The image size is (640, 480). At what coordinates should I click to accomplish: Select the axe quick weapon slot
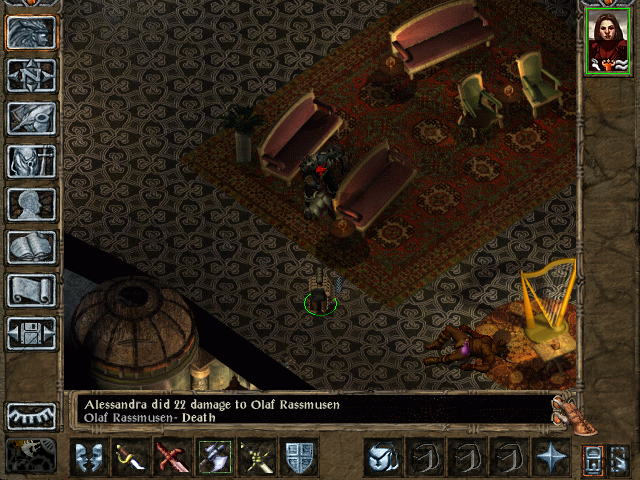click(x=214, y=457)
